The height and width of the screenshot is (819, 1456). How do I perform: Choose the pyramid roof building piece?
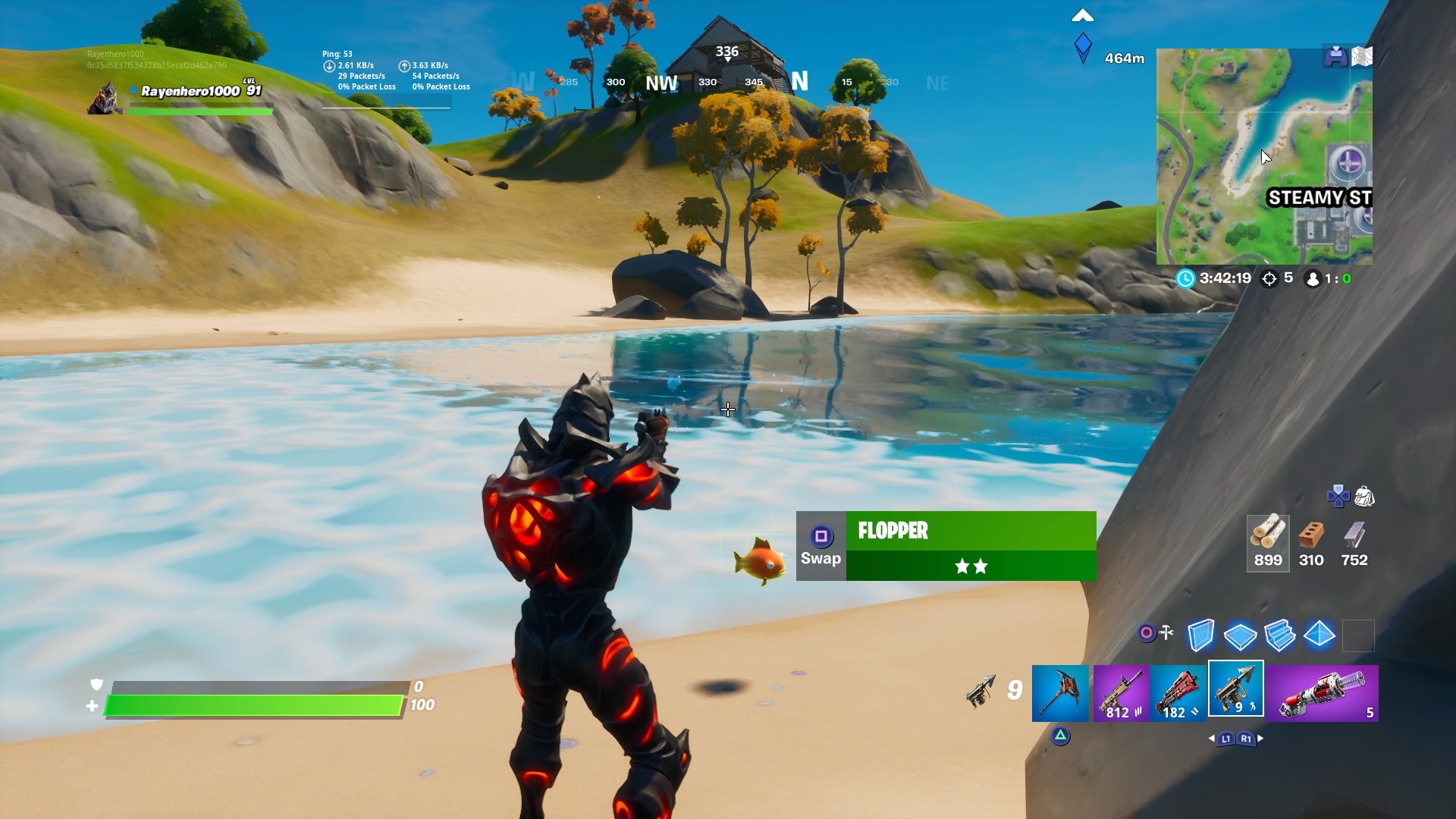(1319, 635)
